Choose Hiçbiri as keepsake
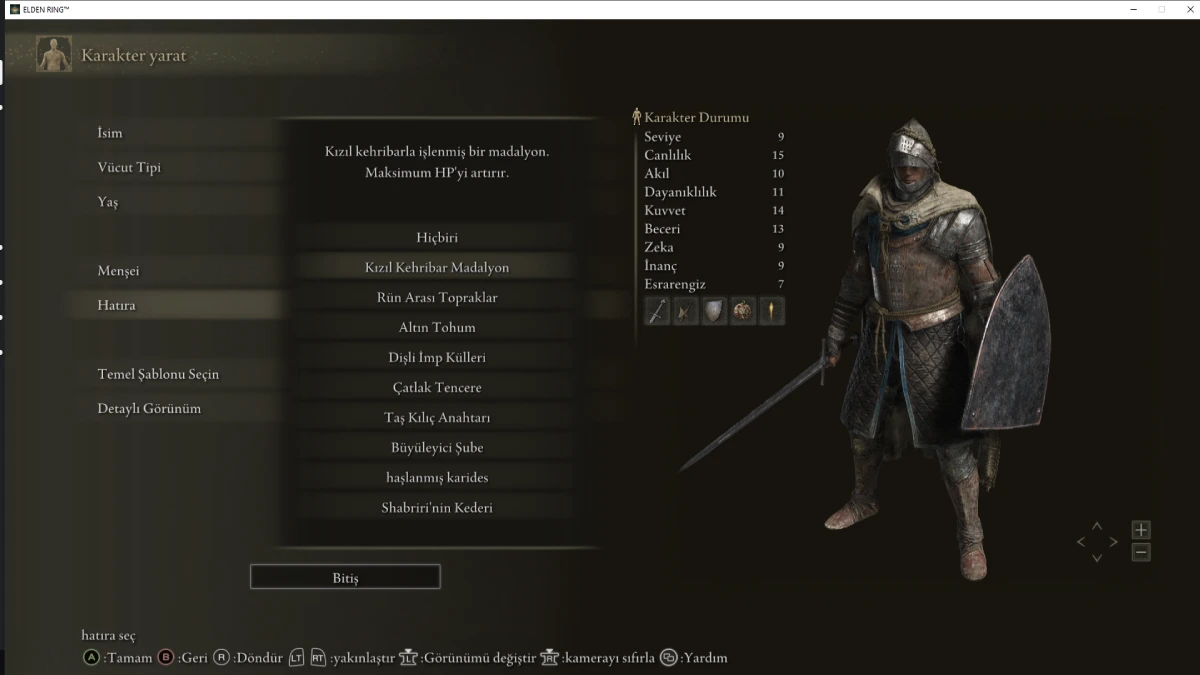The width and height of the screenshot is (1200, 675). 437,238
